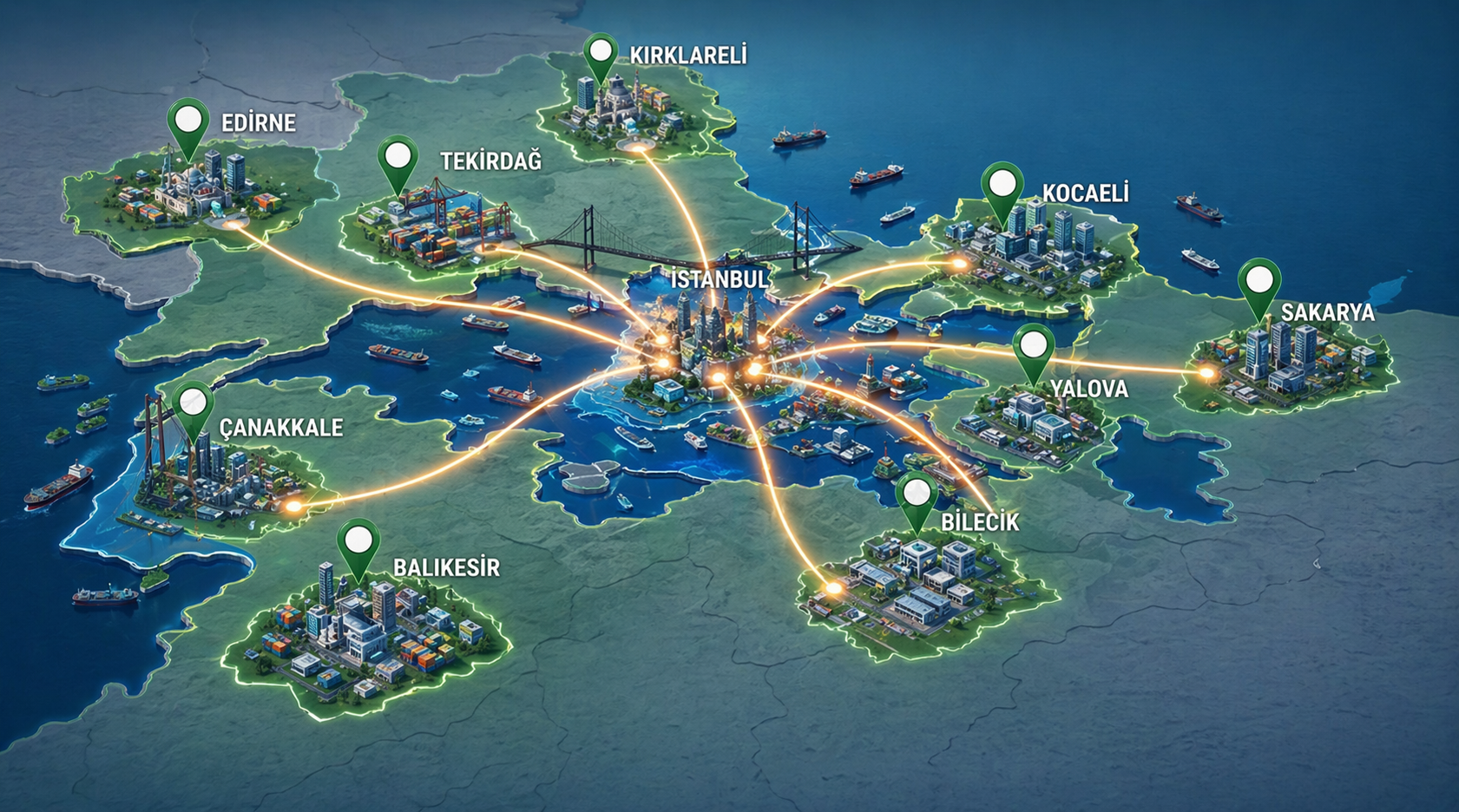The width and height of the screenshot is (1459, 812).
Task: Open the Kocaeli location pin
Action: coord(1002,185)
